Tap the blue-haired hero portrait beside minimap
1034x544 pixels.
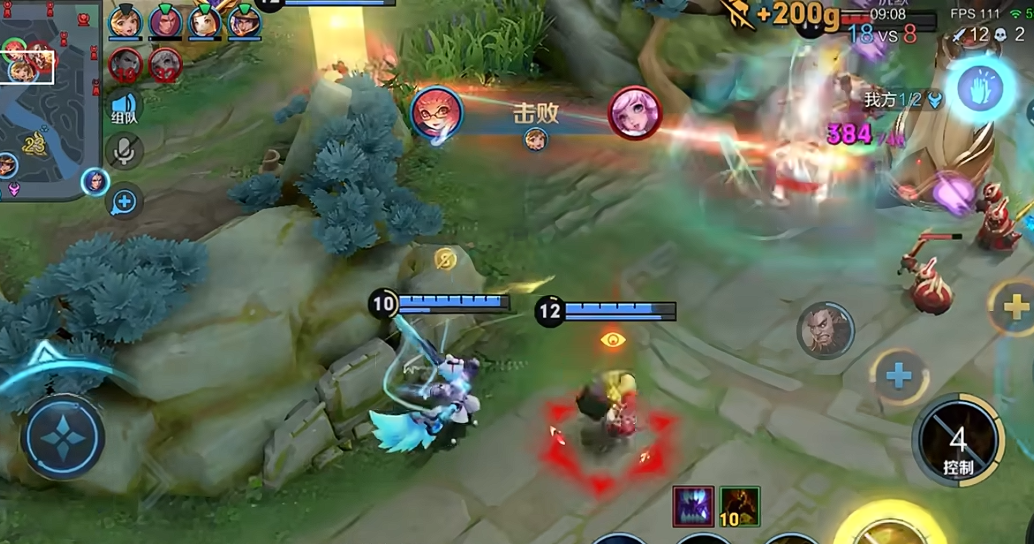(x=95, y=181)
